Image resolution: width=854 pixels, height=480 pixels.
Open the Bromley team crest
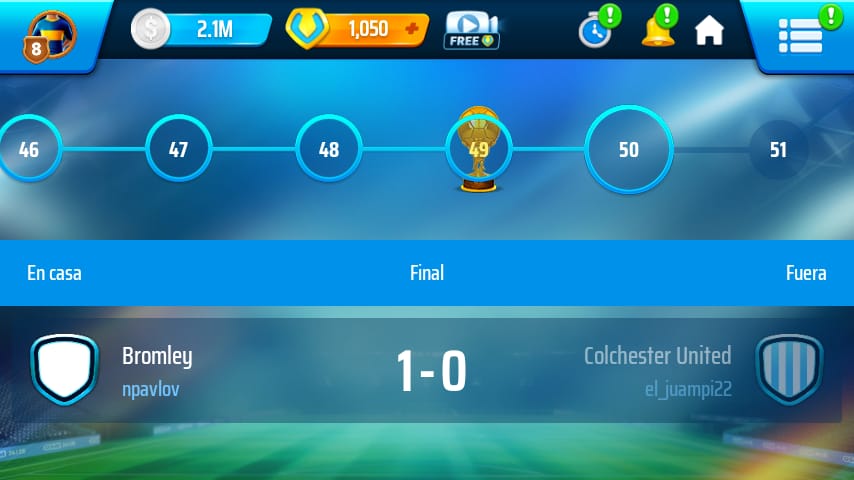tap(65, 370)
